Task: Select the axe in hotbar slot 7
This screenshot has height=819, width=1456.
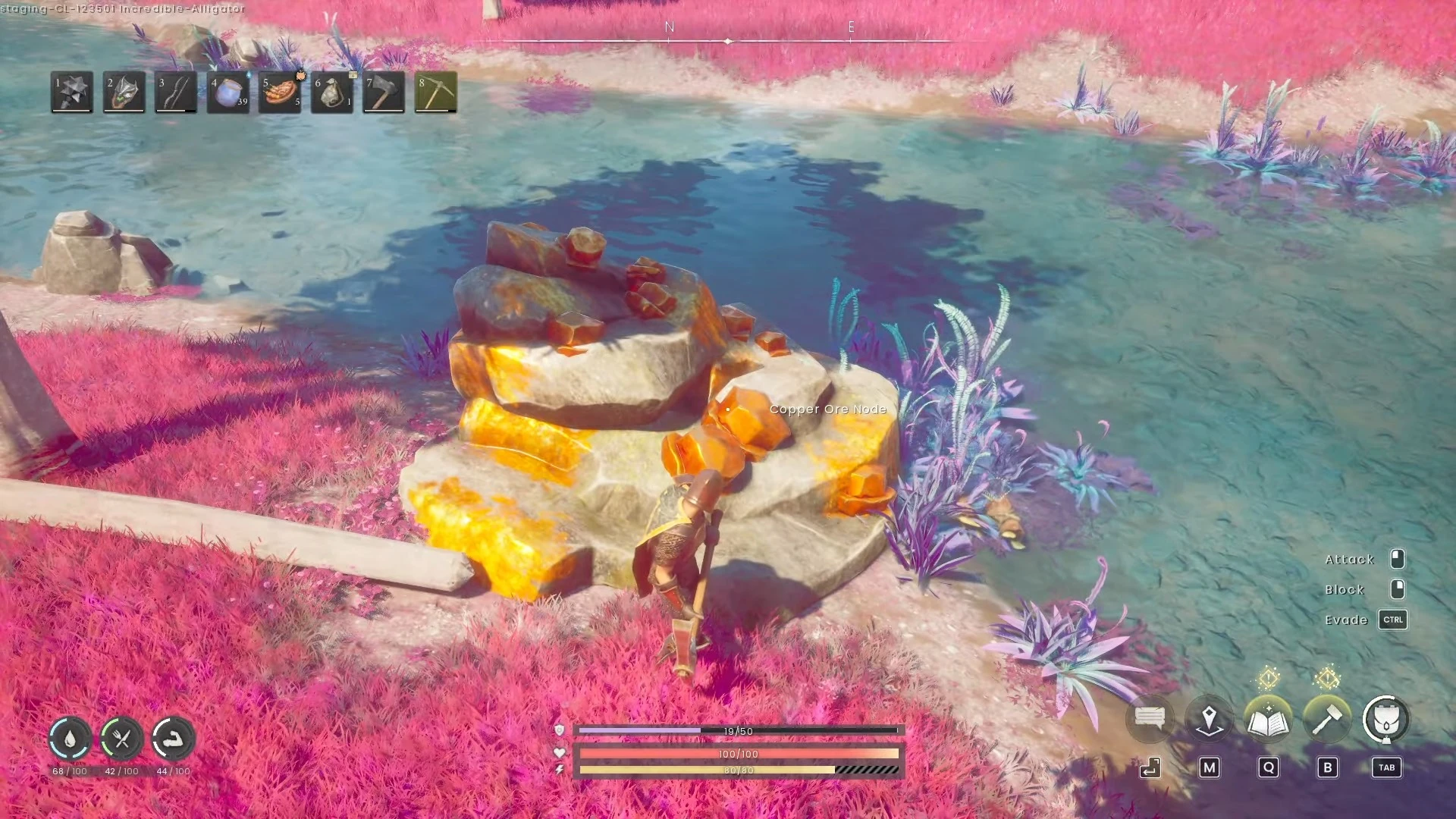Action: pyautogui.click(x=383, y=92)
